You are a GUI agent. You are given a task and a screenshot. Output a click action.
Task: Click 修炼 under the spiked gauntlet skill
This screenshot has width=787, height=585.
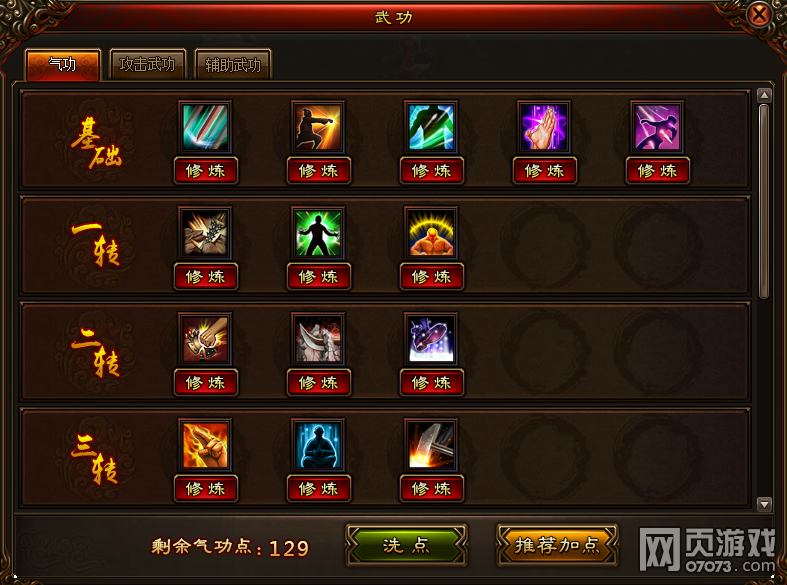206,277
